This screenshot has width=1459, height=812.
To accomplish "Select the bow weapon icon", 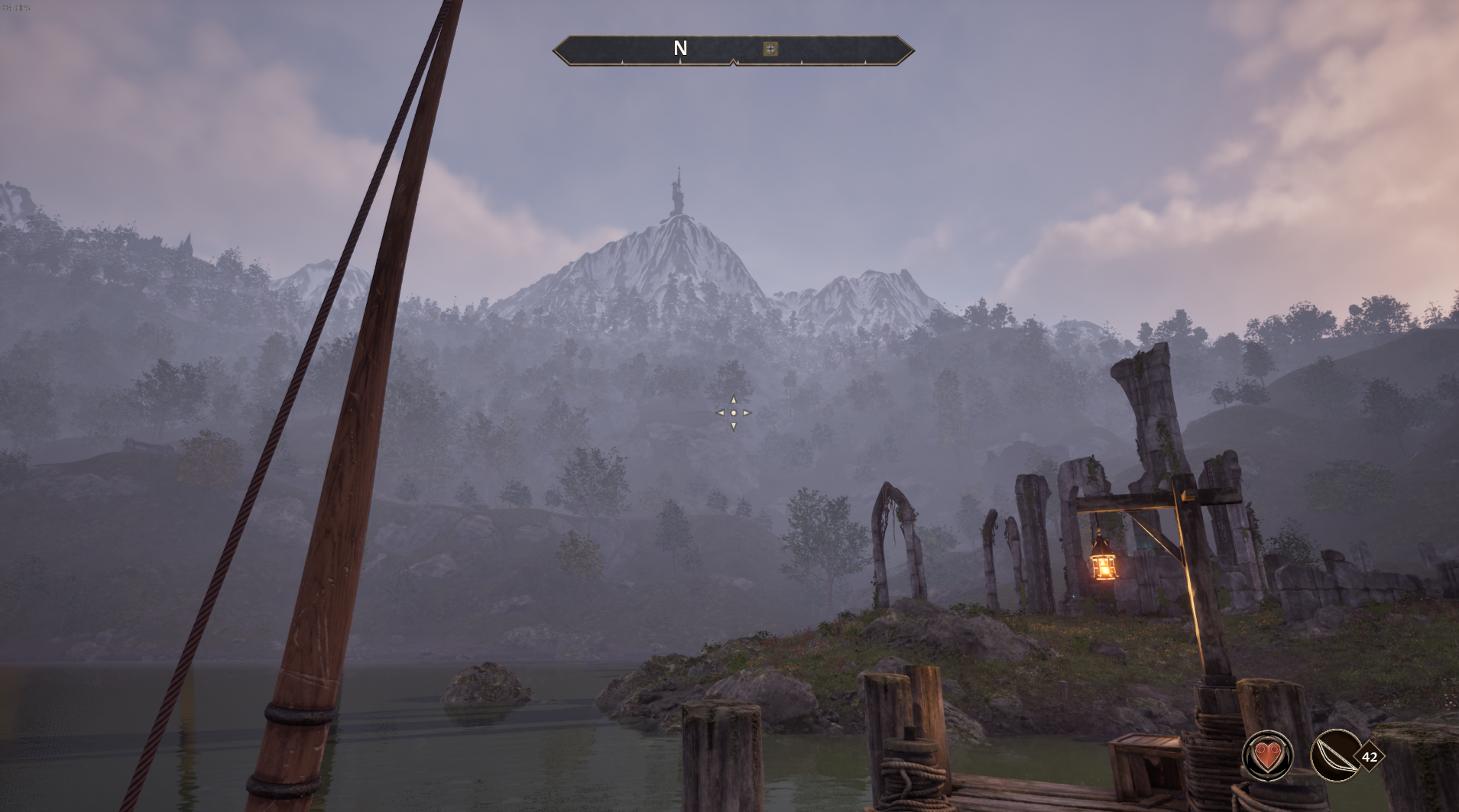I will (x=1334, y=756).
